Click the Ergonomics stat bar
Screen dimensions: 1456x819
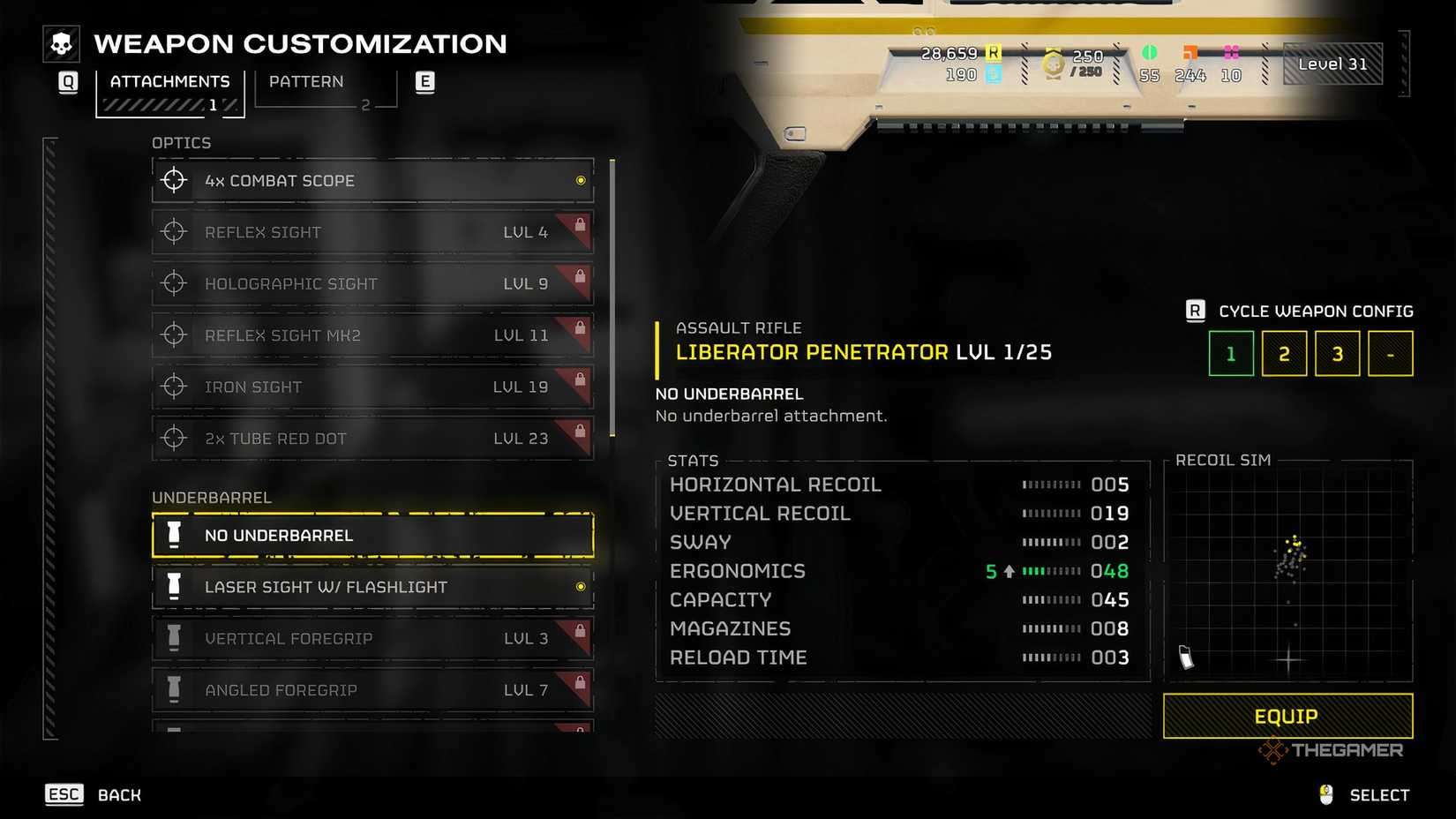pyautogui.click(x=1050, y=571)
